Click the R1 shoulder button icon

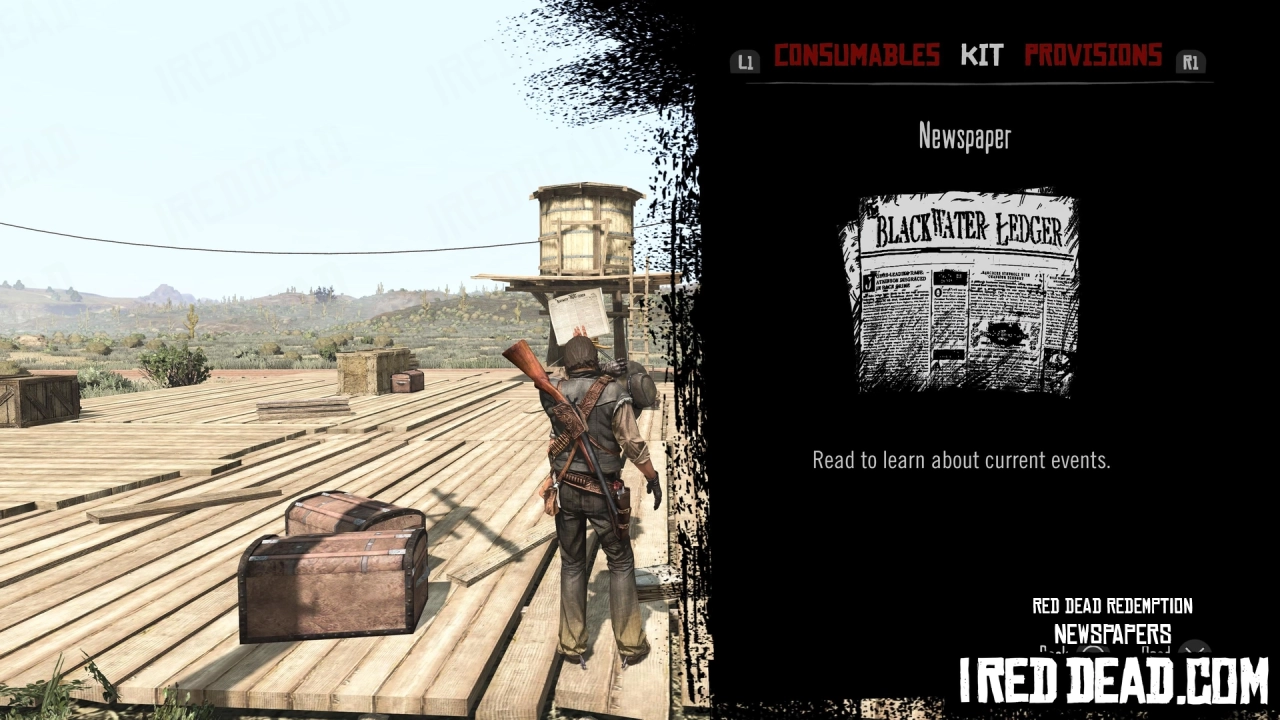click(1190, 62)
